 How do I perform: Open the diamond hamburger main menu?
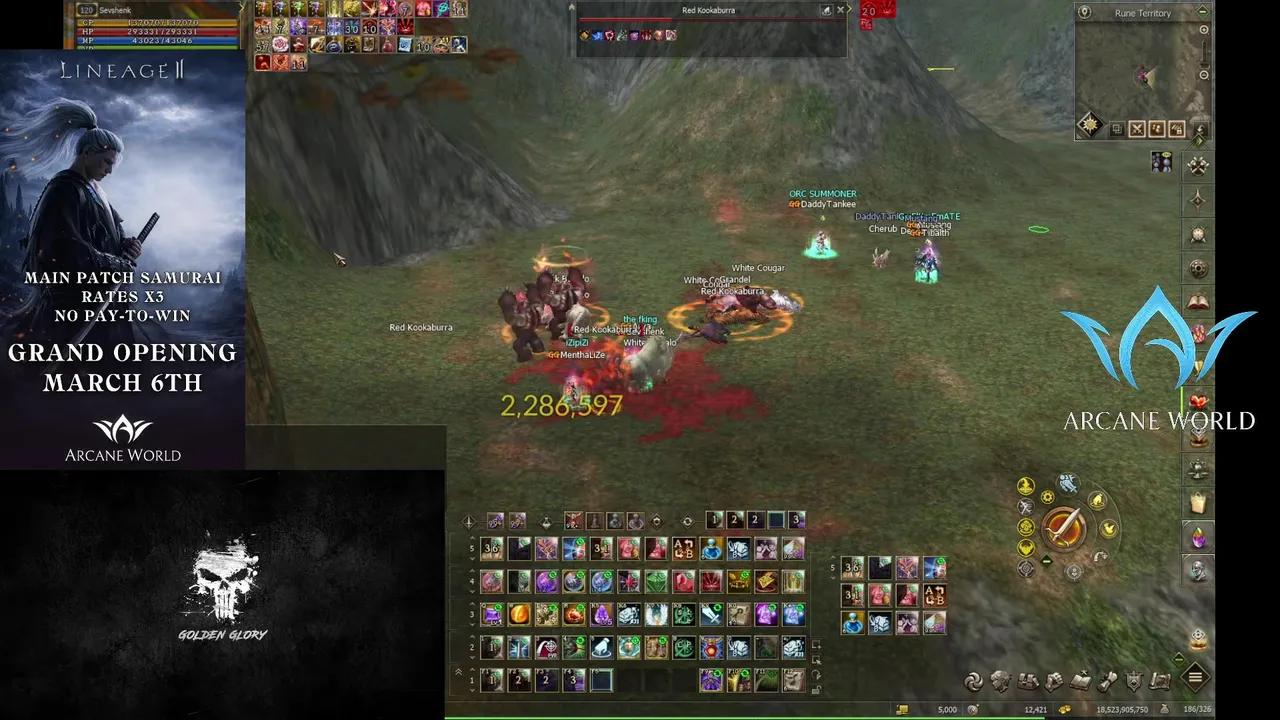1196,677
